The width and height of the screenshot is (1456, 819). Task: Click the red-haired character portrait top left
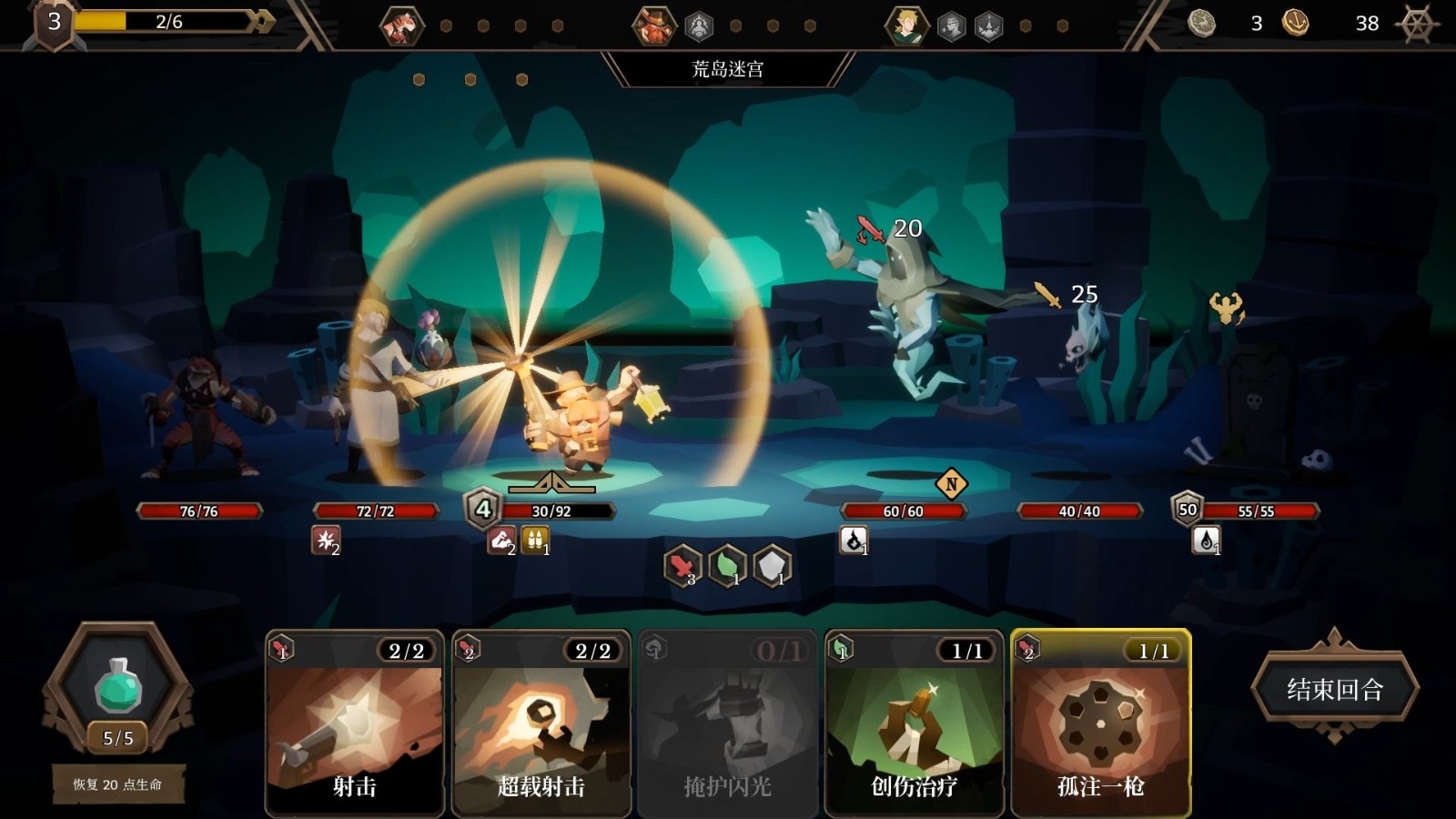400,25
